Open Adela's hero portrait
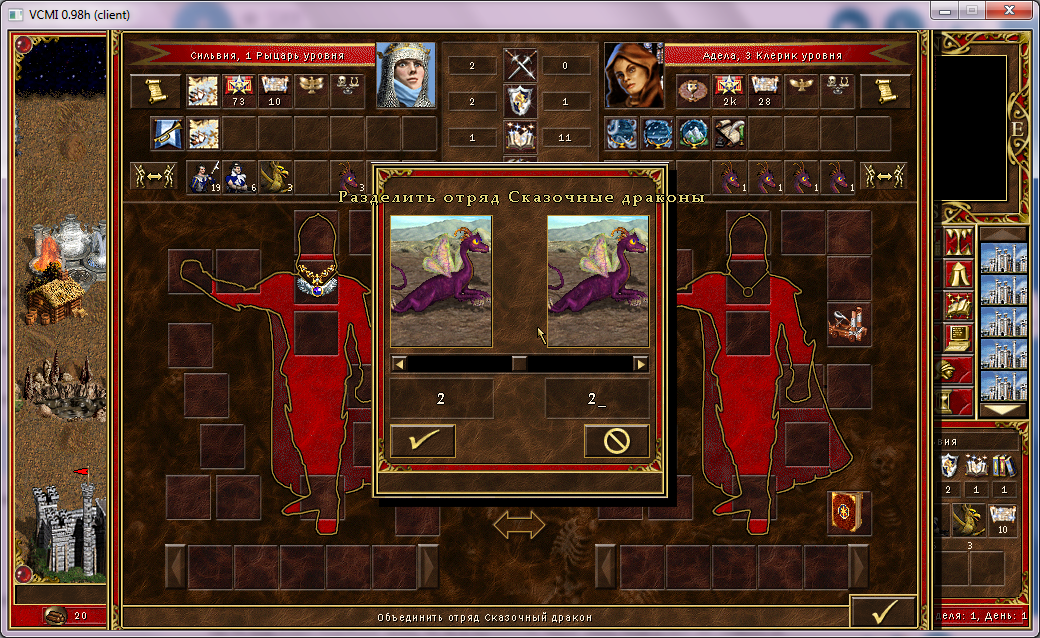Screen dimensions: 1040x638 point(633,75)
